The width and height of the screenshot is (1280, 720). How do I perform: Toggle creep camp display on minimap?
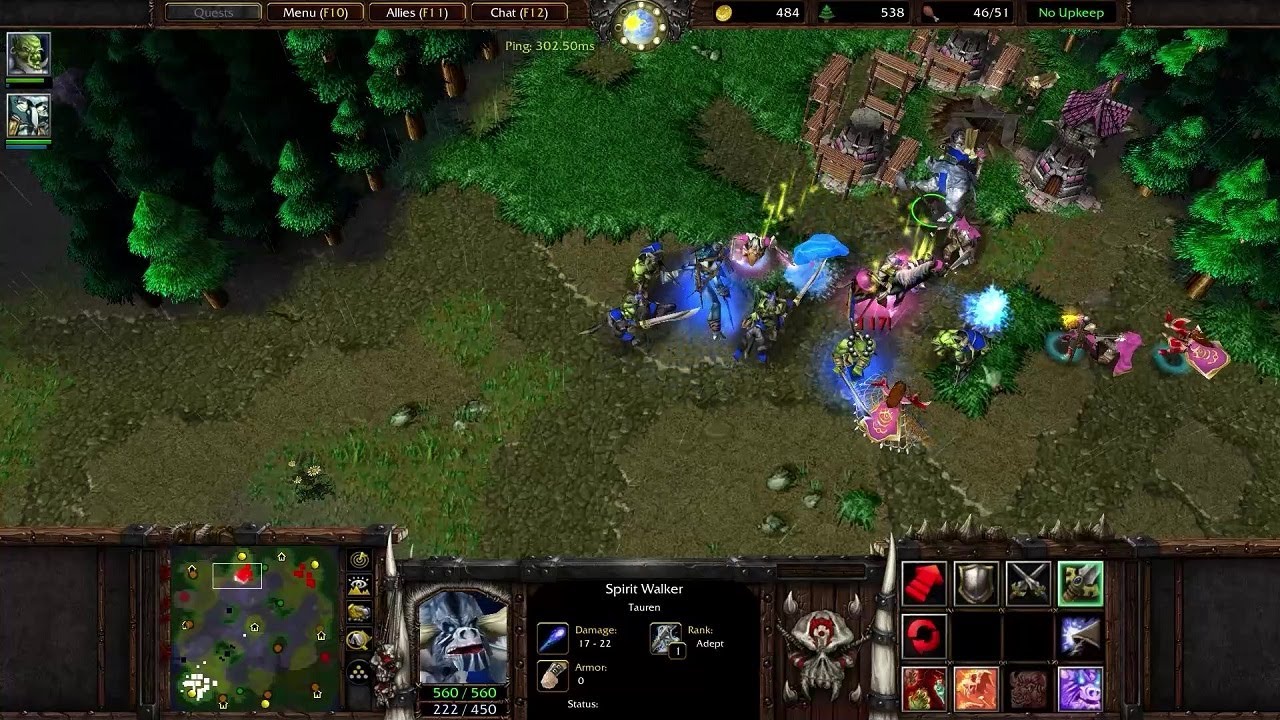pos(359,639)
